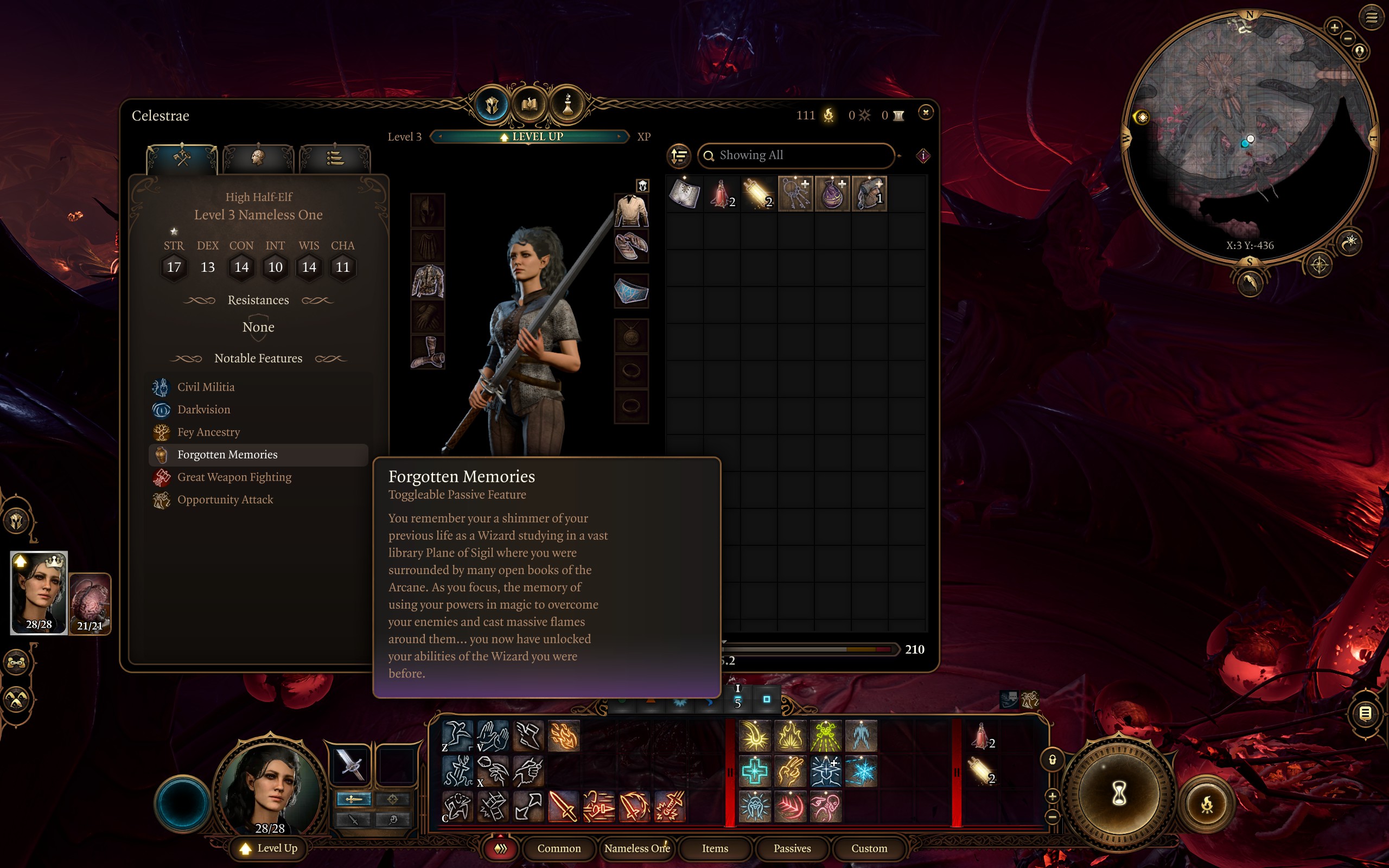The image size is (1389, 868).
Task: Switch to the Nameless One hotbar tab
Action: (x=636, y=848)
